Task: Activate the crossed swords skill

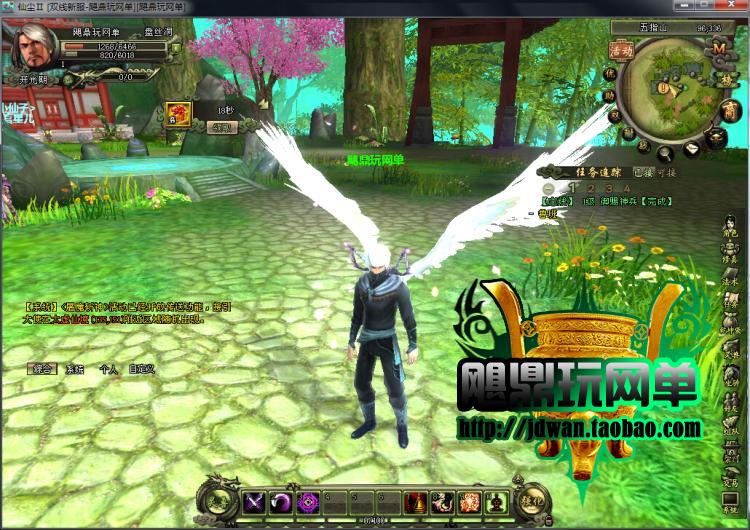Action: tap(254, 502)
